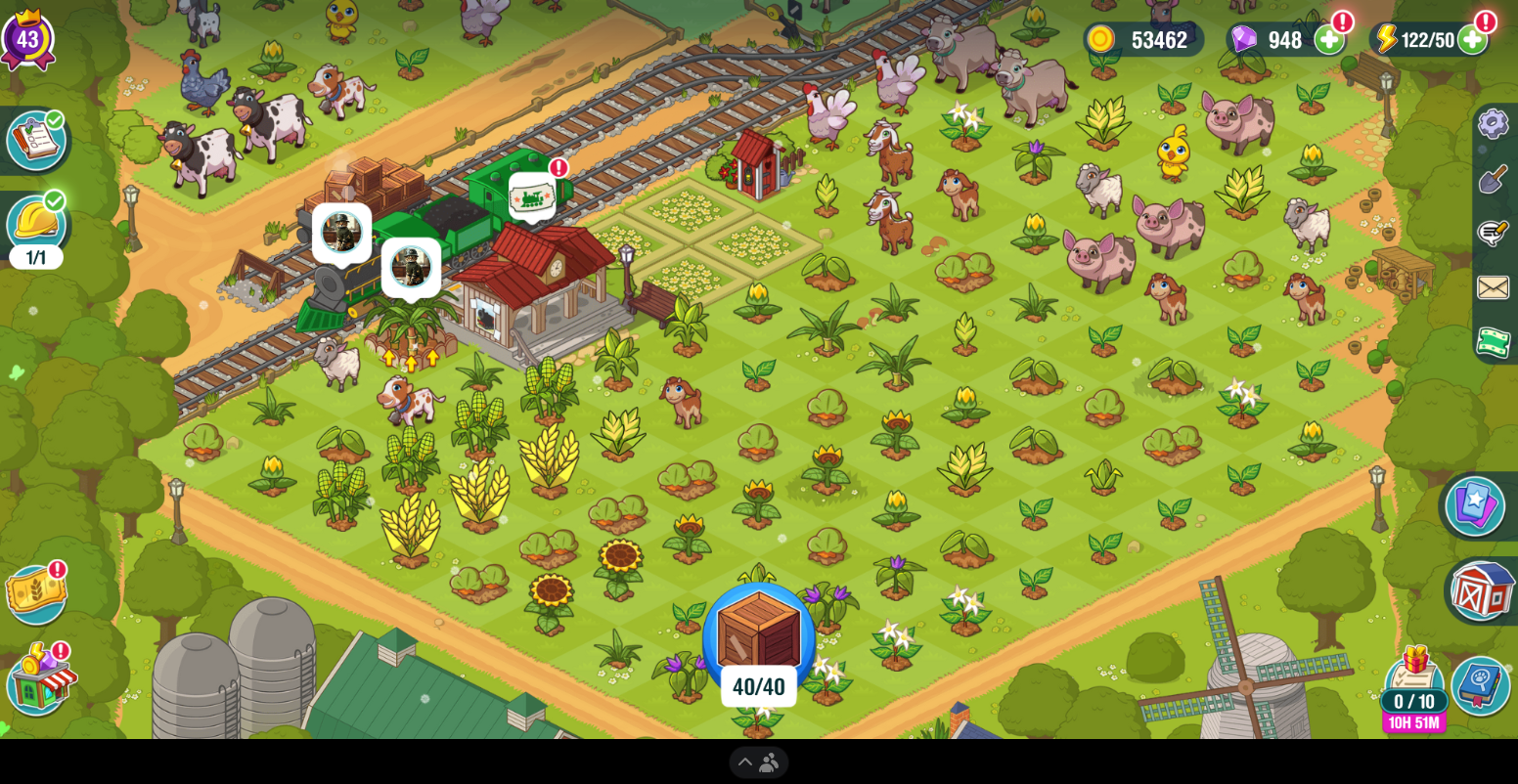Screen dimensions: 1518x784
Task: Open the green cash offers icon
Action: tap(1493, 341)
